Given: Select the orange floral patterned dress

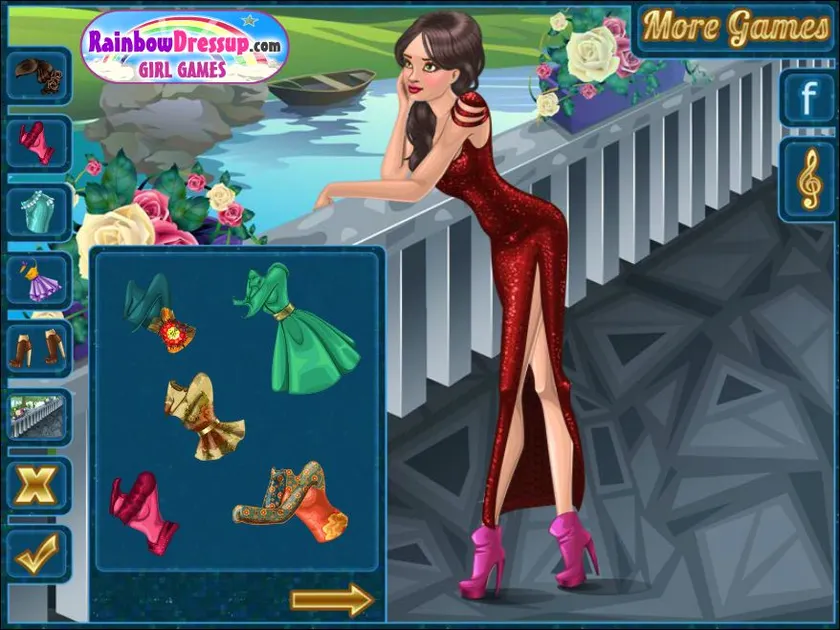Looking at the screenshot, I should tap(294, 503).
